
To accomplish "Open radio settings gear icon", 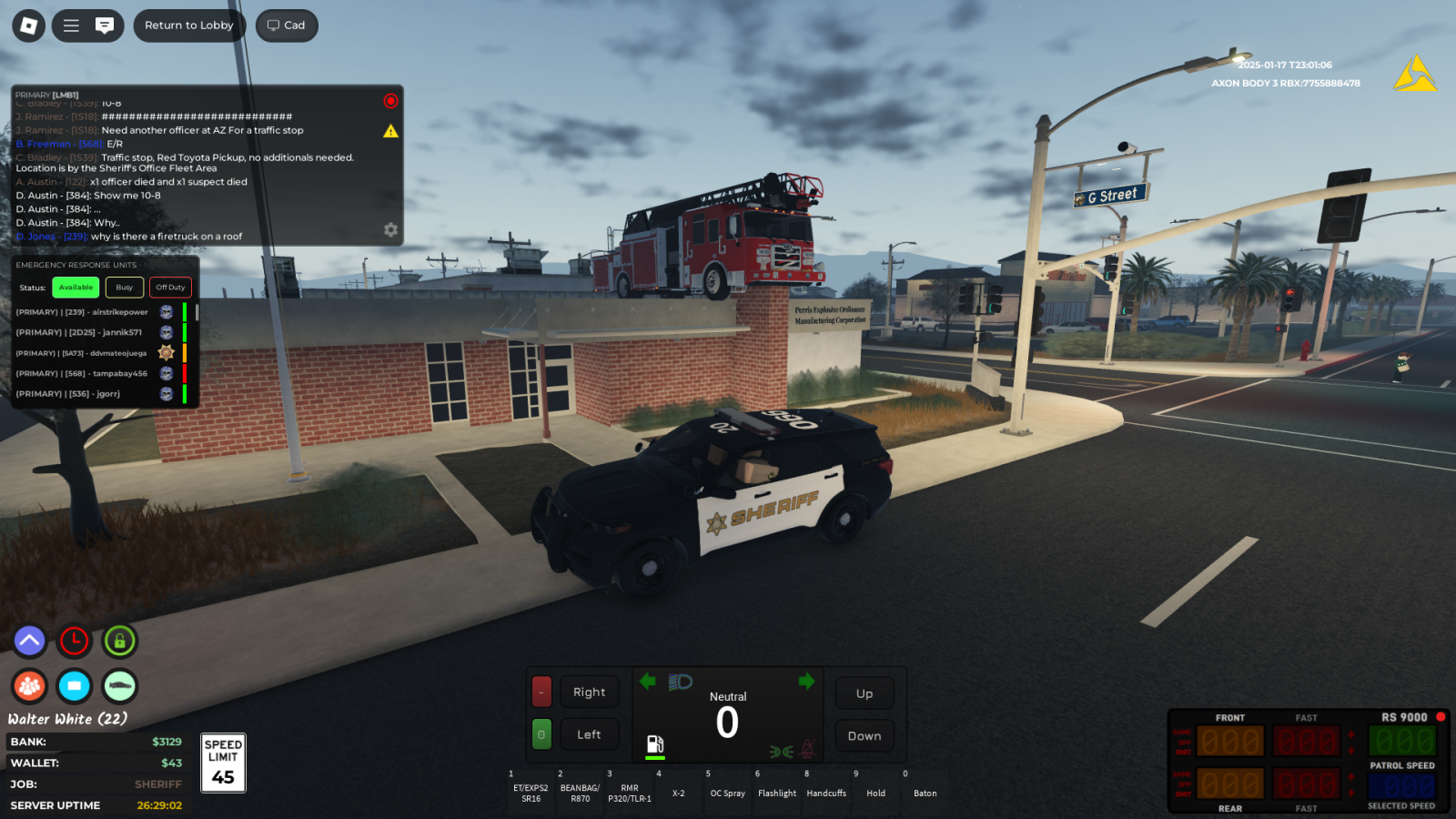I will coord(390,230).
